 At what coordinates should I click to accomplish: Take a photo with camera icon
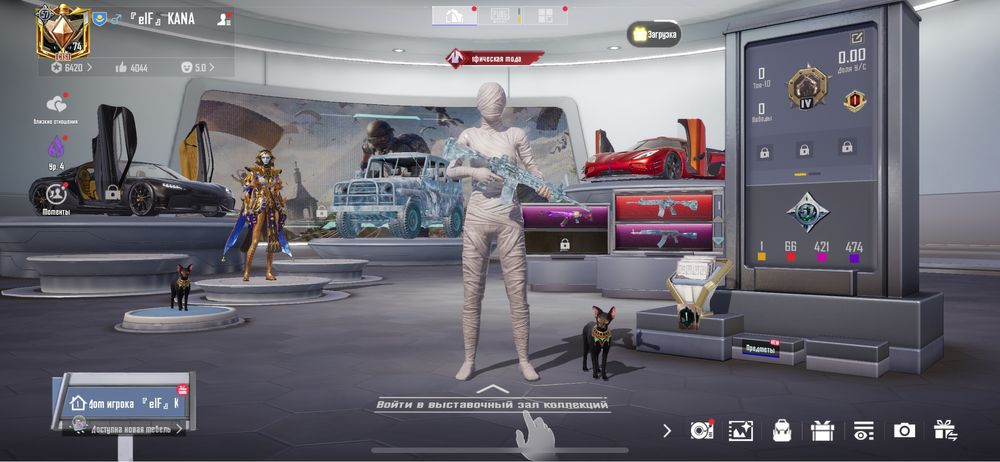tap(904, 430)
